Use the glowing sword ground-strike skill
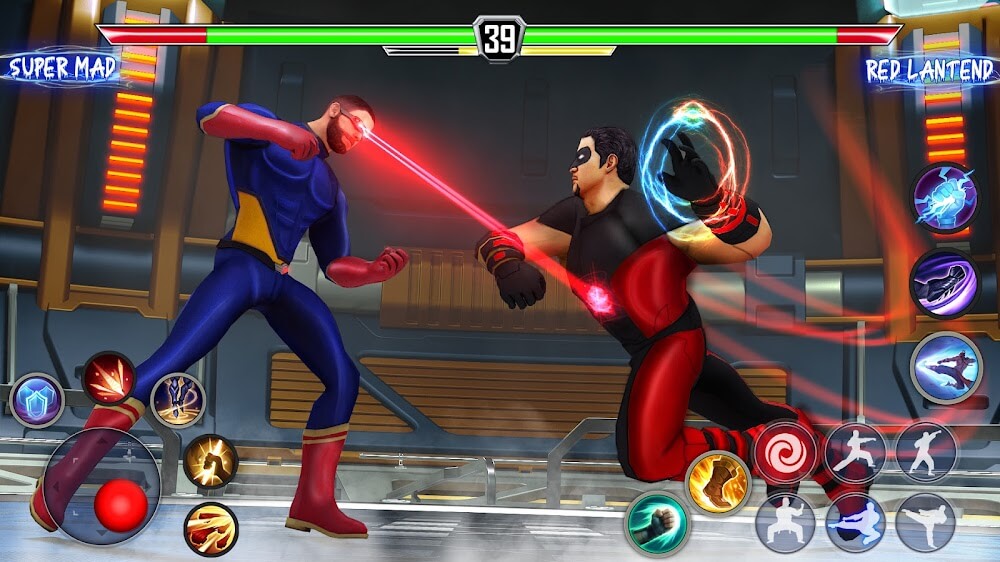 pos(178,400)
